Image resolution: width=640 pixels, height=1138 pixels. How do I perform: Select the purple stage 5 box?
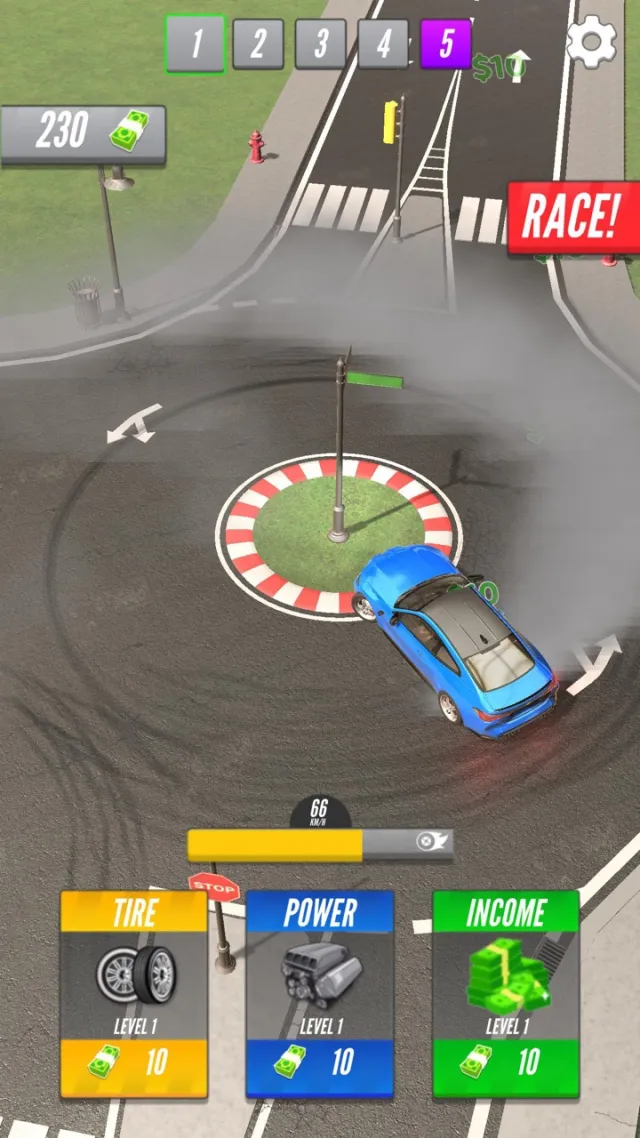pyautogui.click(x=445, y=44)
